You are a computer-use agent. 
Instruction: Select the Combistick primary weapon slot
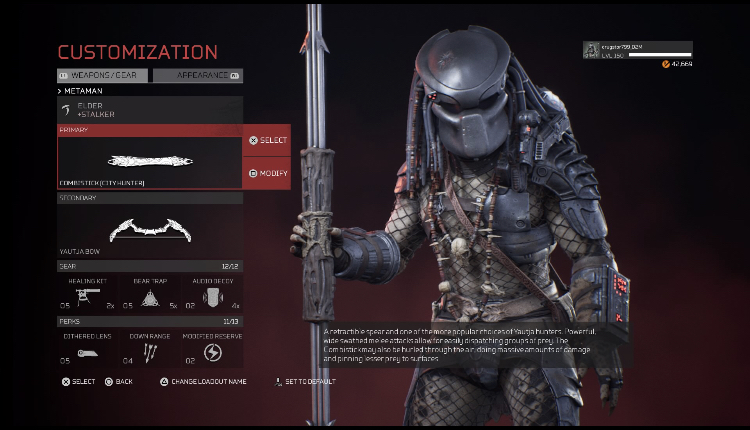point(149,160)
